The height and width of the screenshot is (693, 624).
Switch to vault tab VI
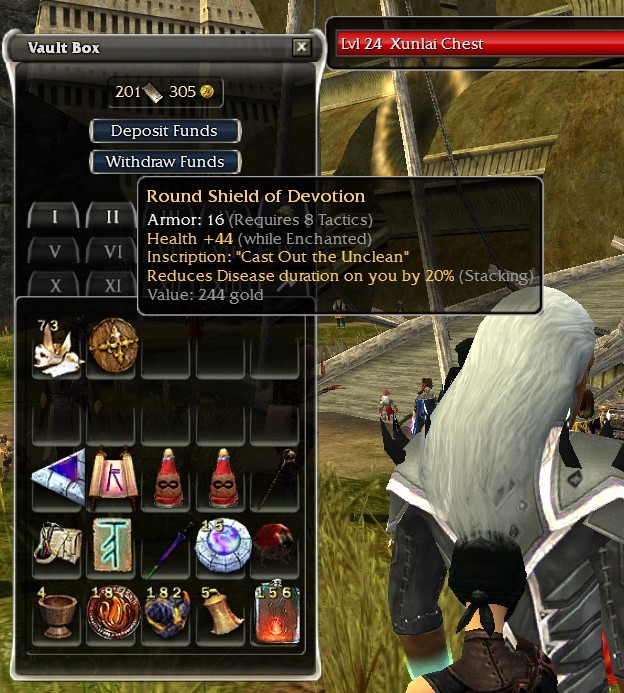(112, 251)
